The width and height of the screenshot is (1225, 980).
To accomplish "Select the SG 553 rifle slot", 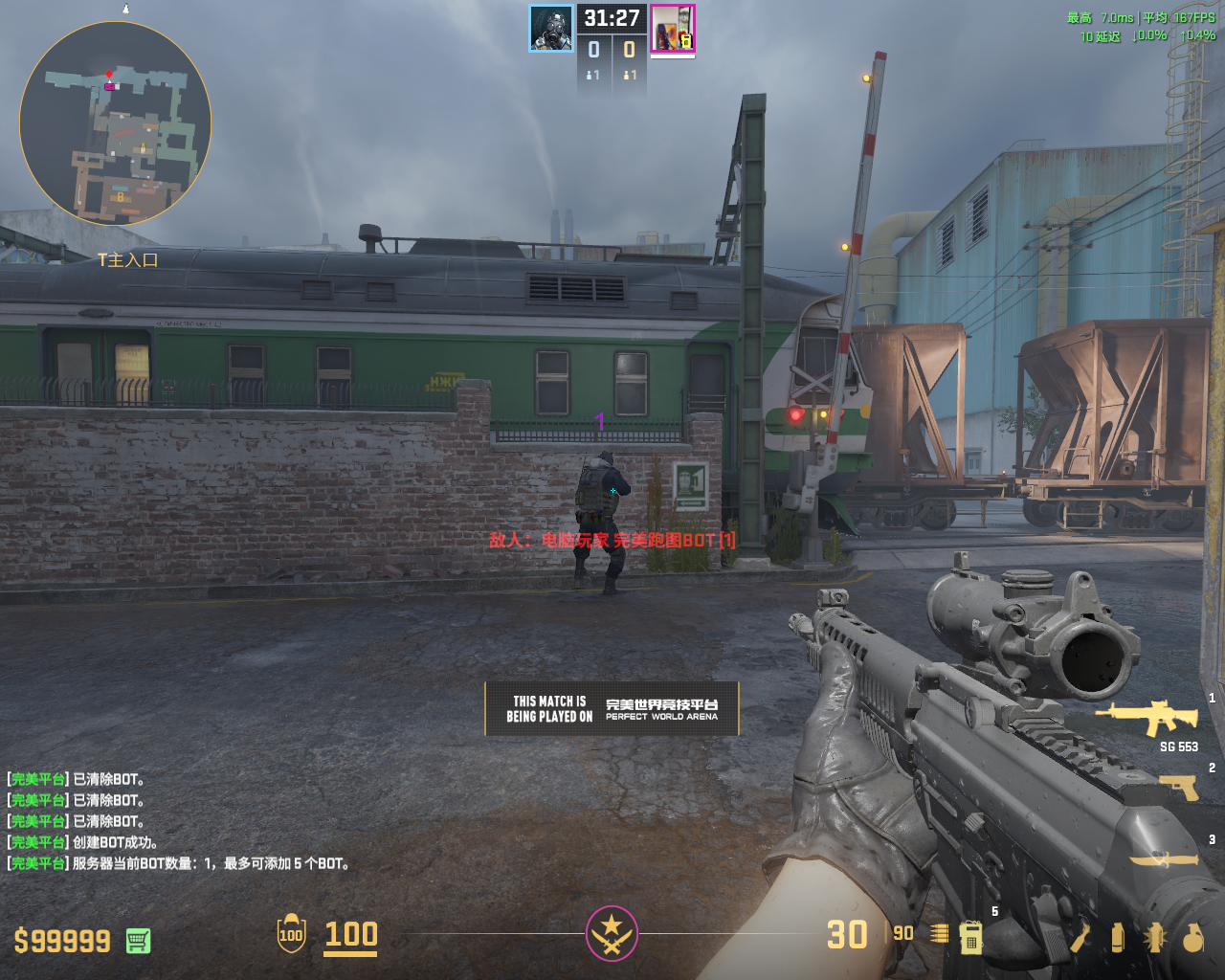I will click(x=1147, y=717).
